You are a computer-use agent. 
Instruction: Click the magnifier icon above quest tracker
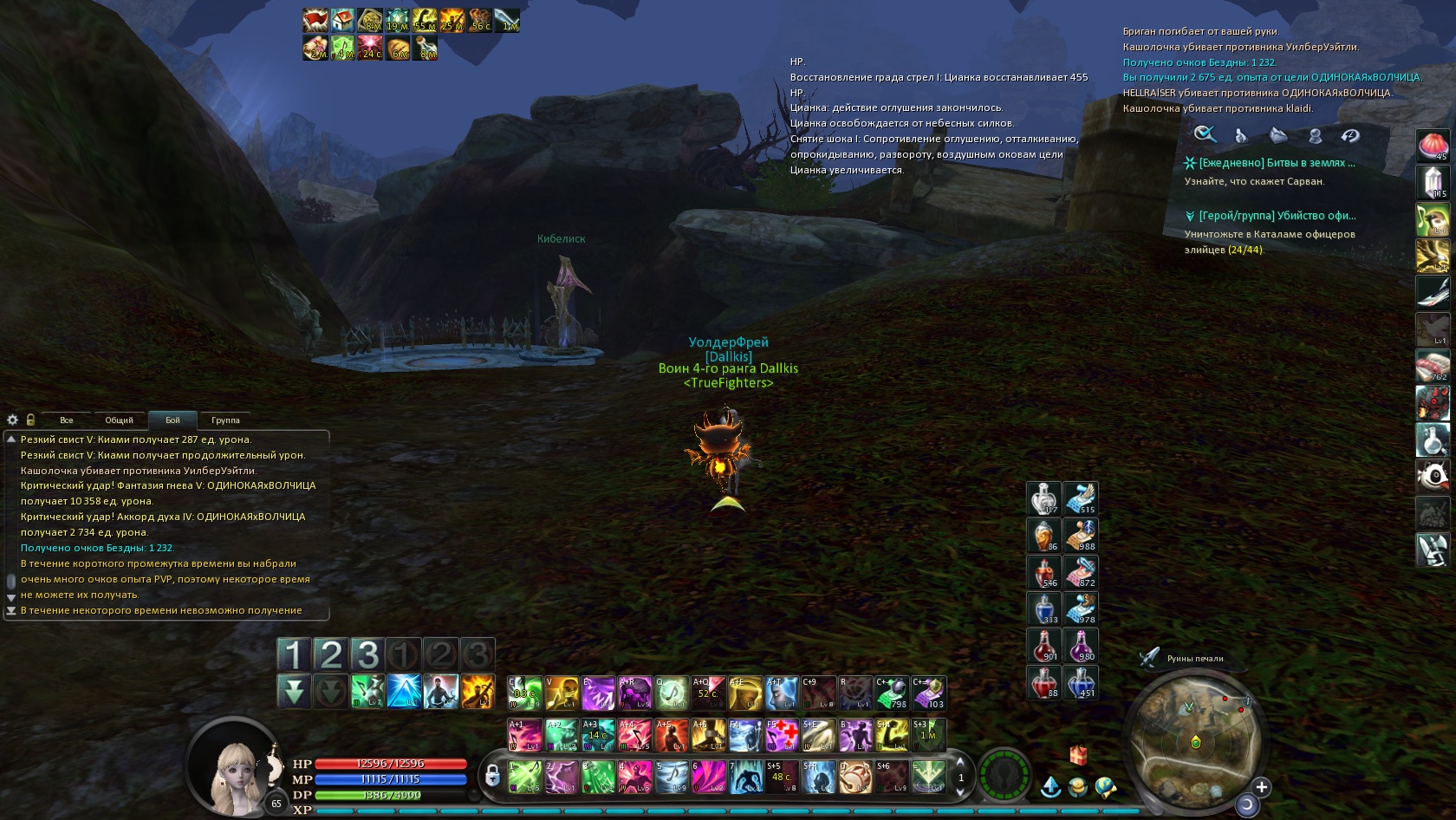pos(1205,134)
